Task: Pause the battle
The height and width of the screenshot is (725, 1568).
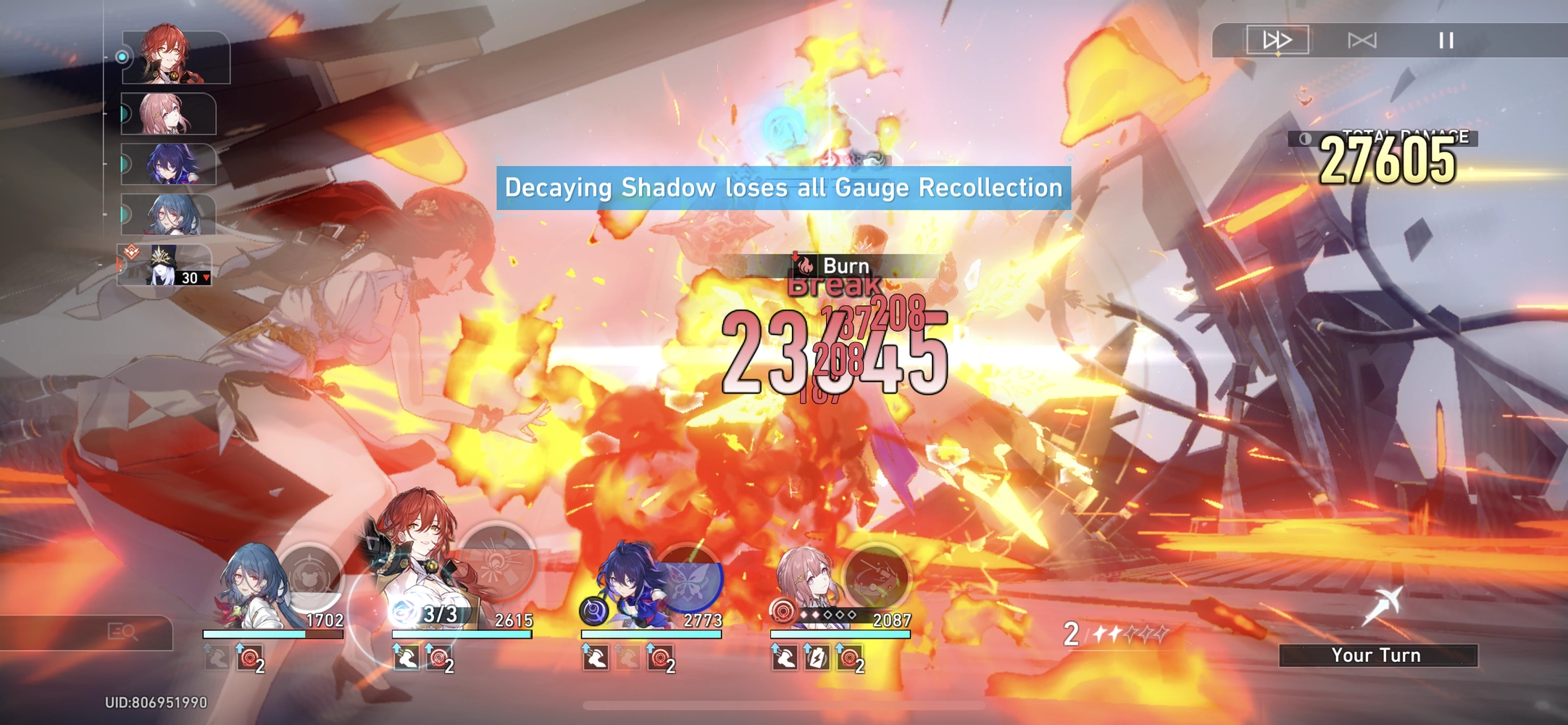Action: tap(1448, 41)
